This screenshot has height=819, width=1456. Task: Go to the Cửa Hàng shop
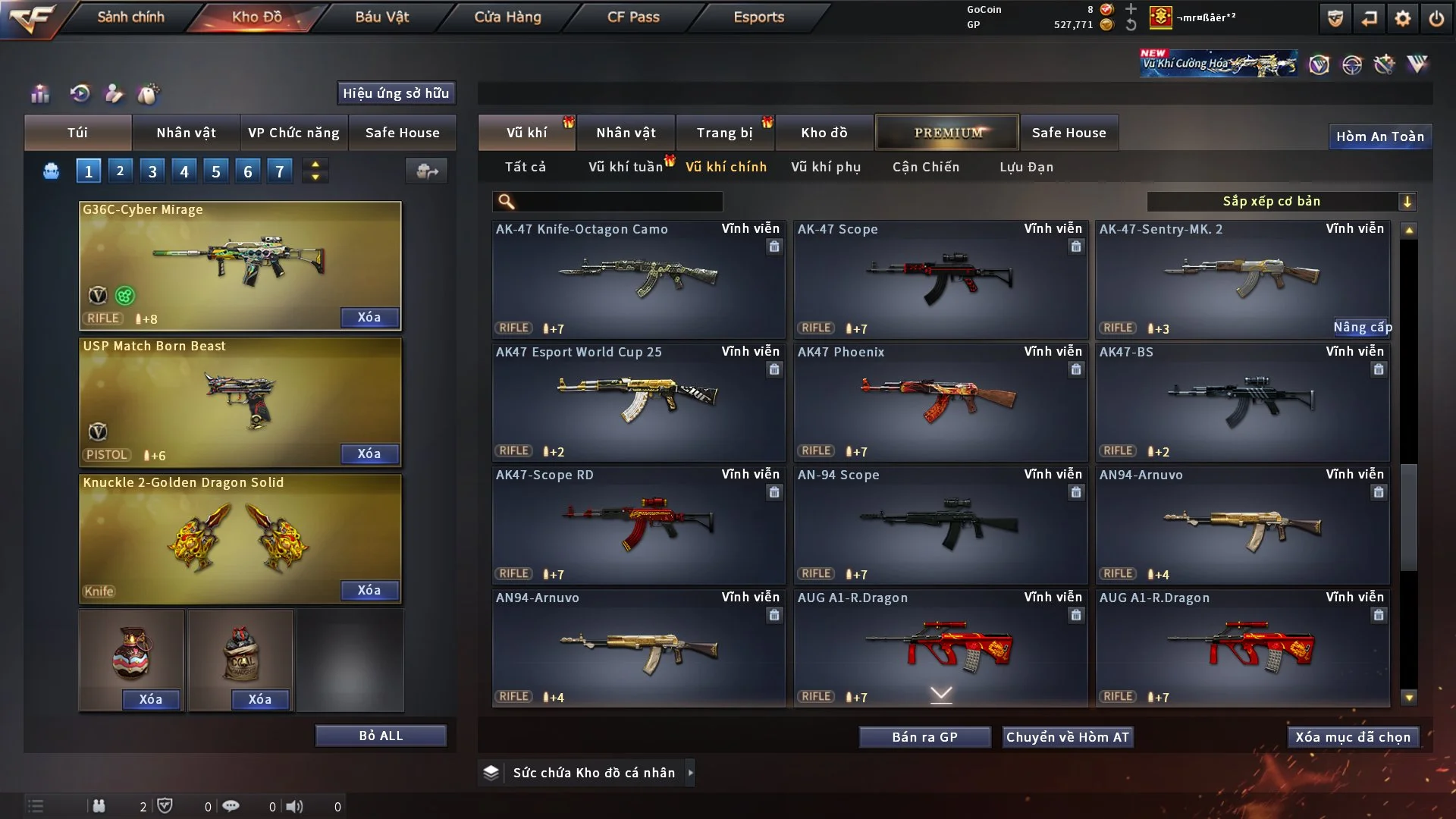pyautogui.click(x=507, y=17)
